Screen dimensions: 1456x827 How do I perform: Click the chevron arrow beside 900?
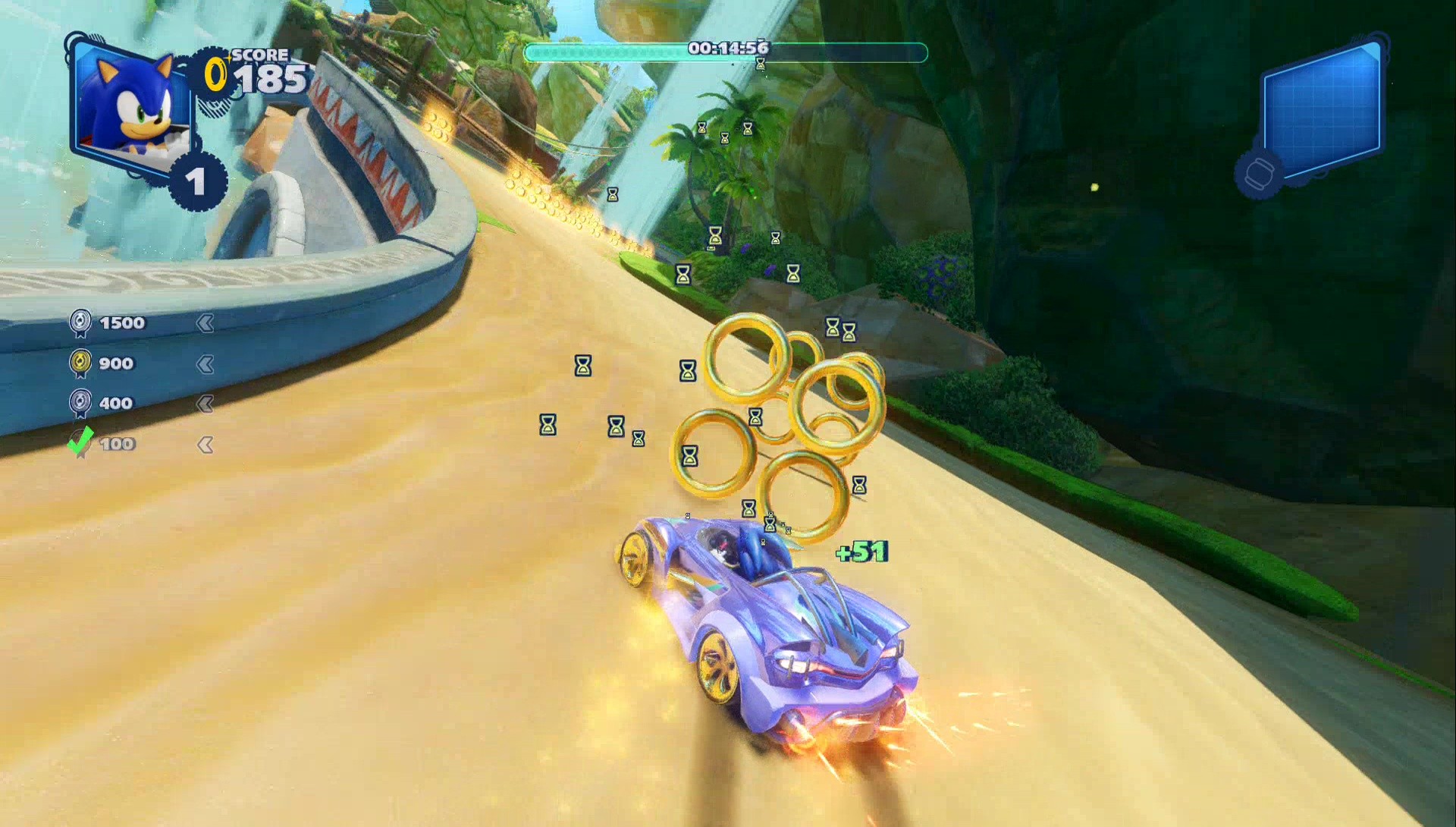click(x=206, y=363)
